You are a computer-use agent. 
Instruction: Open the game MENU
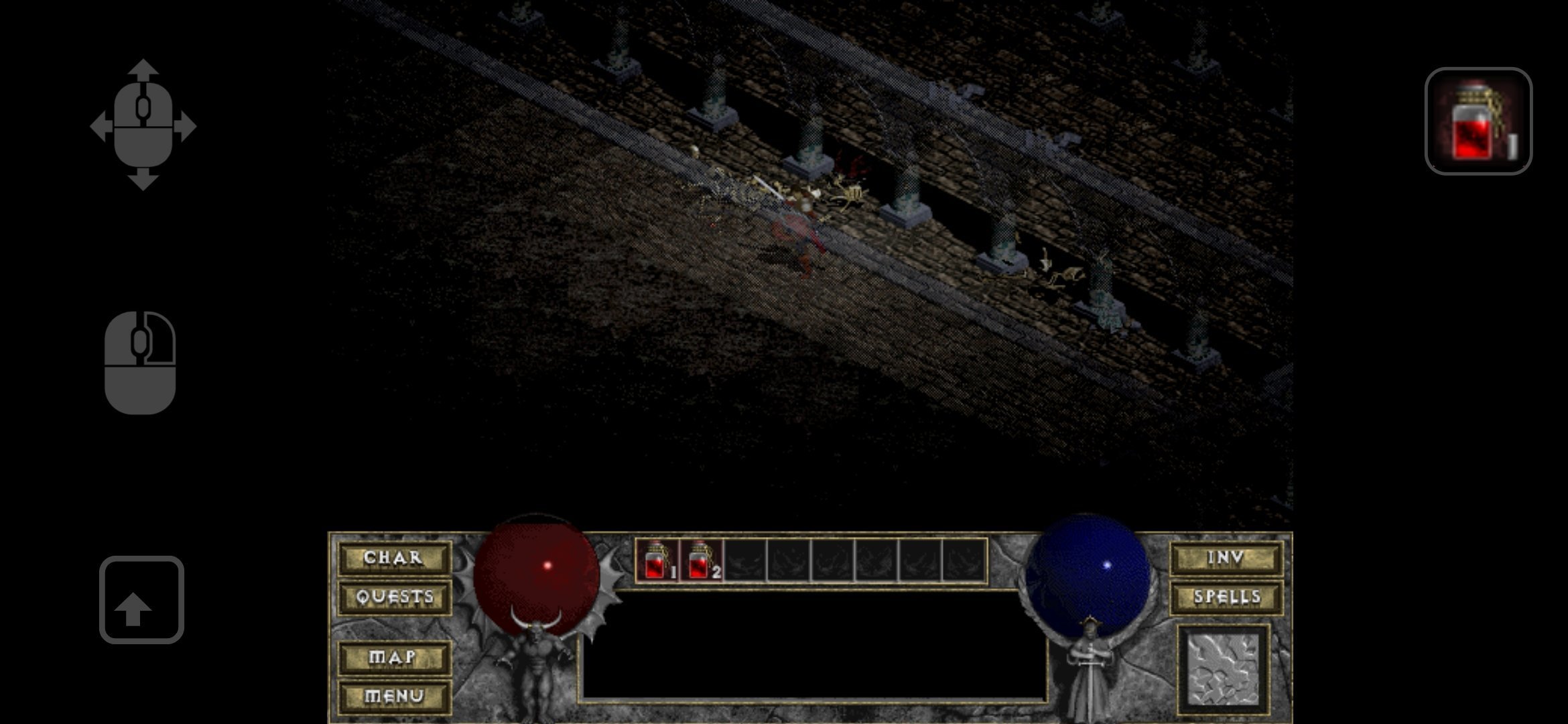393,697
